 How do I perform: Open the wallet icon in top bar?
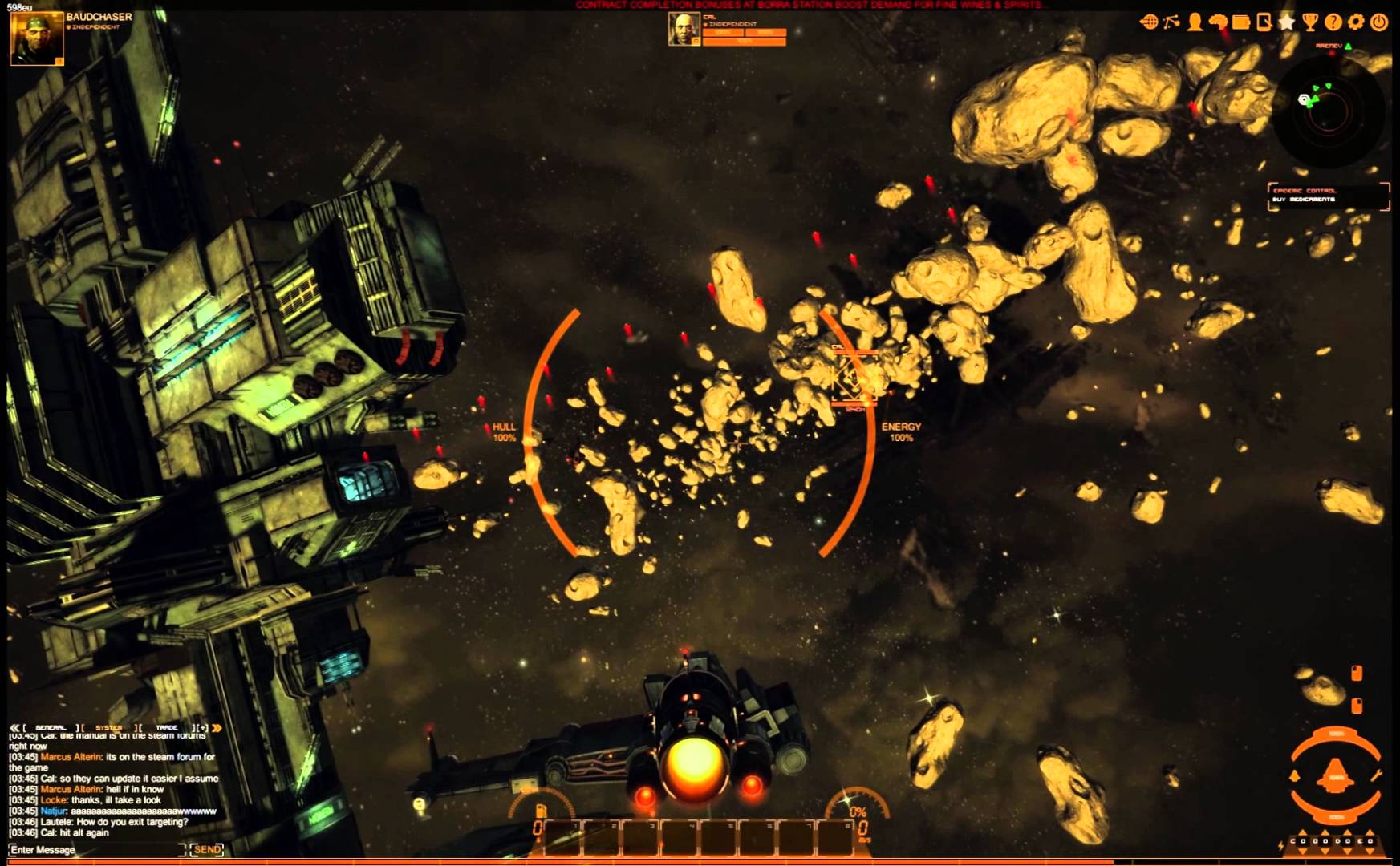pyautogui.click(x=1241, y=22)
